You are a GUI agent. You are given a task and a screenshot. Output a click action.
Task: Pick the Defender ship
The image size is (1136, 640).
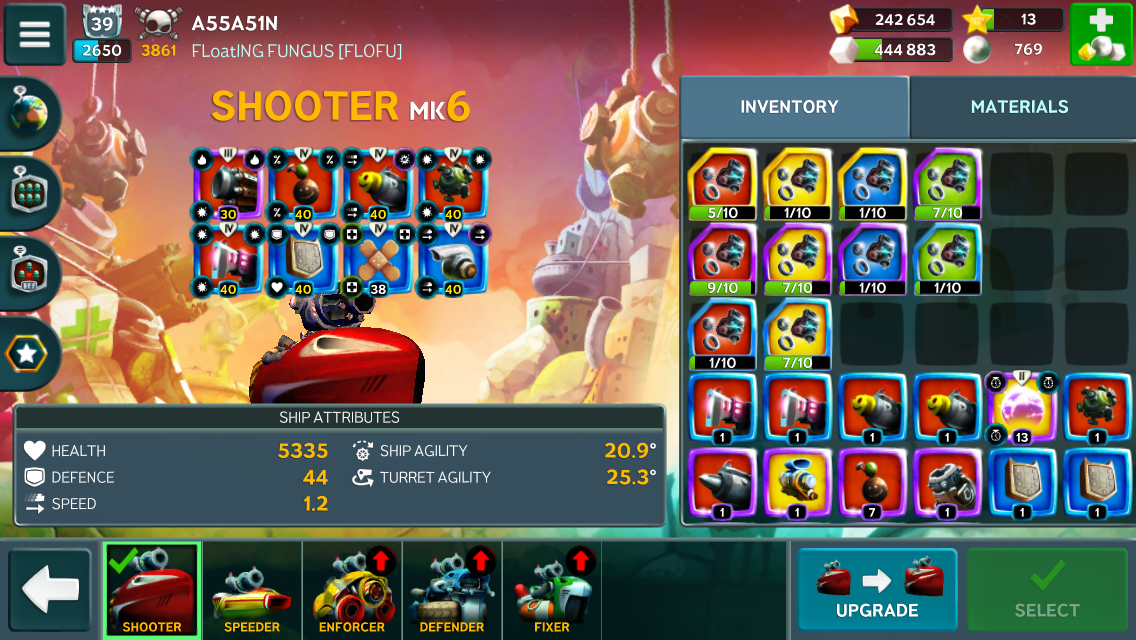tap(452, 590)
